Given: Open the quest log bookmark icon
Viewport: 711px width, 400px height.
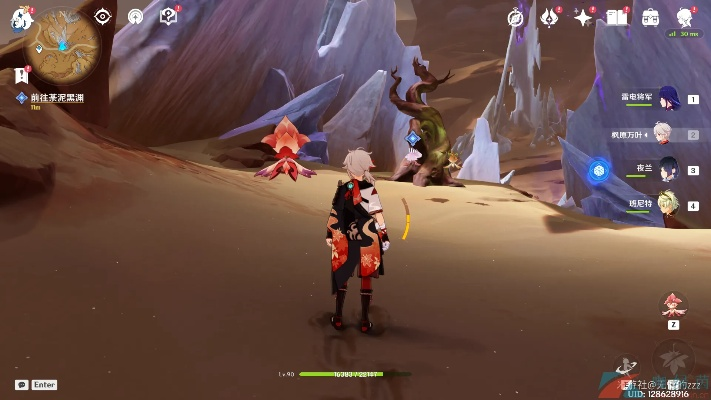Looking at the screenshot, I should [22, 75].
